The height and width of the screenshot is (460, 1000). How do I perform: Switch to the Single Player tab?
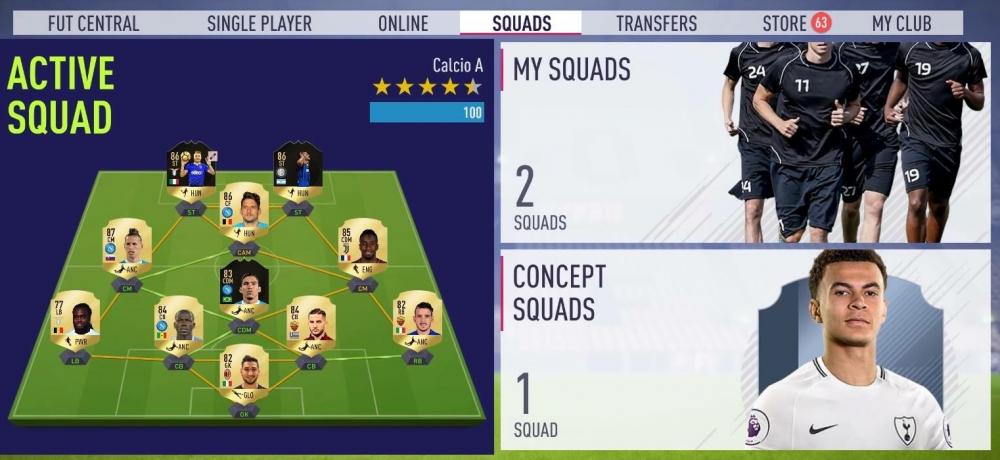tap(259, 23)
